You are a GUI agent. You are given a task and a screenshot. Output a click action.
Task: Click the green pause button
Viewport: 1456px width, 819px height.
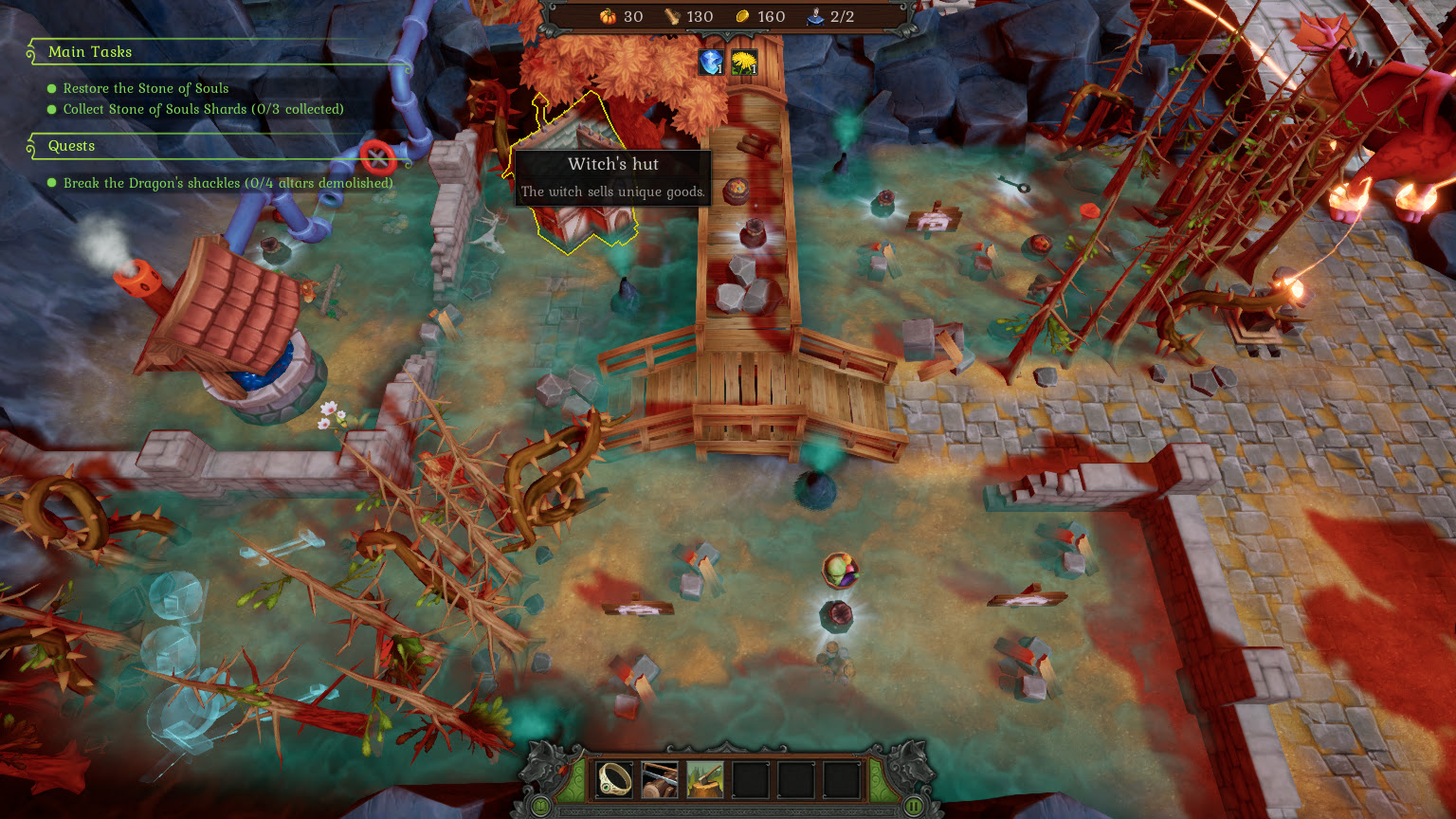914,807
